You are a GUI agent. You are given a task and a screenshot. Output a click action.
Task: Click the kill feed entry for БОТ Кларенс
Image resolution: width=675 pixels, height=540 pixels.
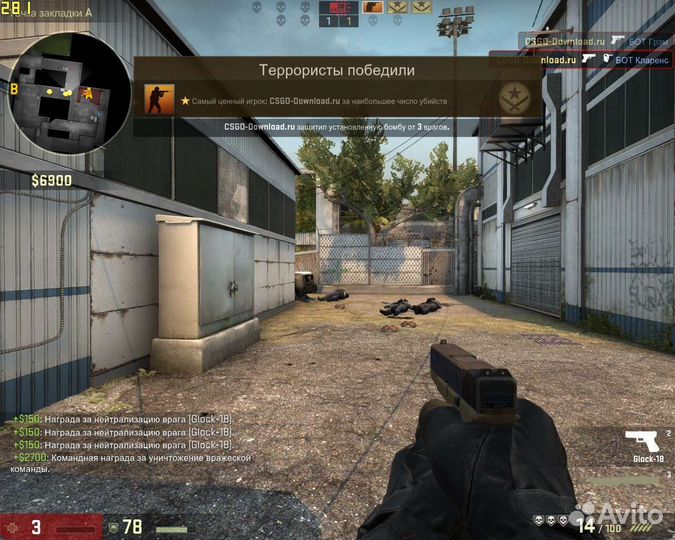585,60
